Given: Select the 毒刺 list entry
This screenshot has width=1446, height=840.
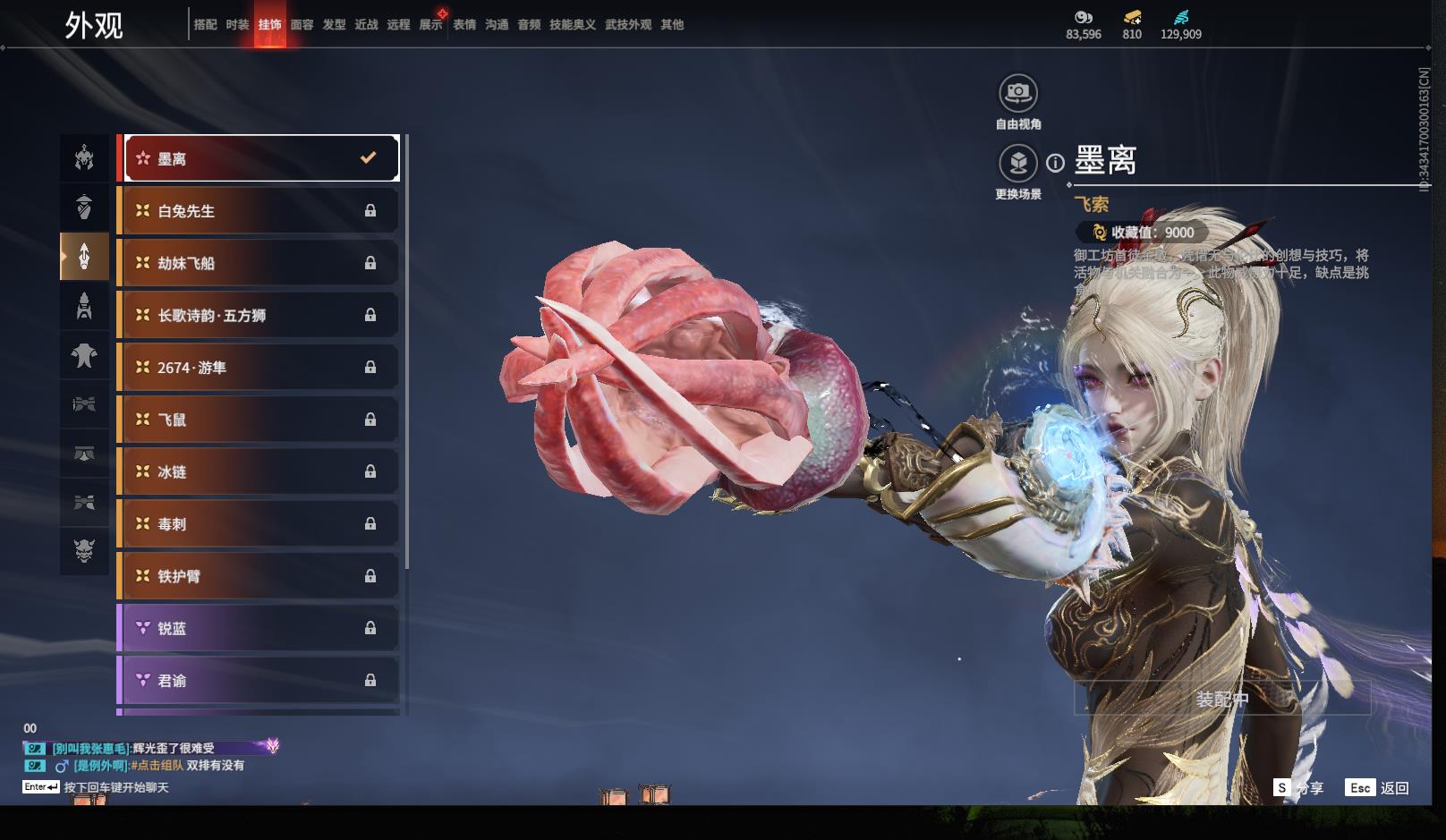Looking at the screenshot, I should [x=260, y=523].
